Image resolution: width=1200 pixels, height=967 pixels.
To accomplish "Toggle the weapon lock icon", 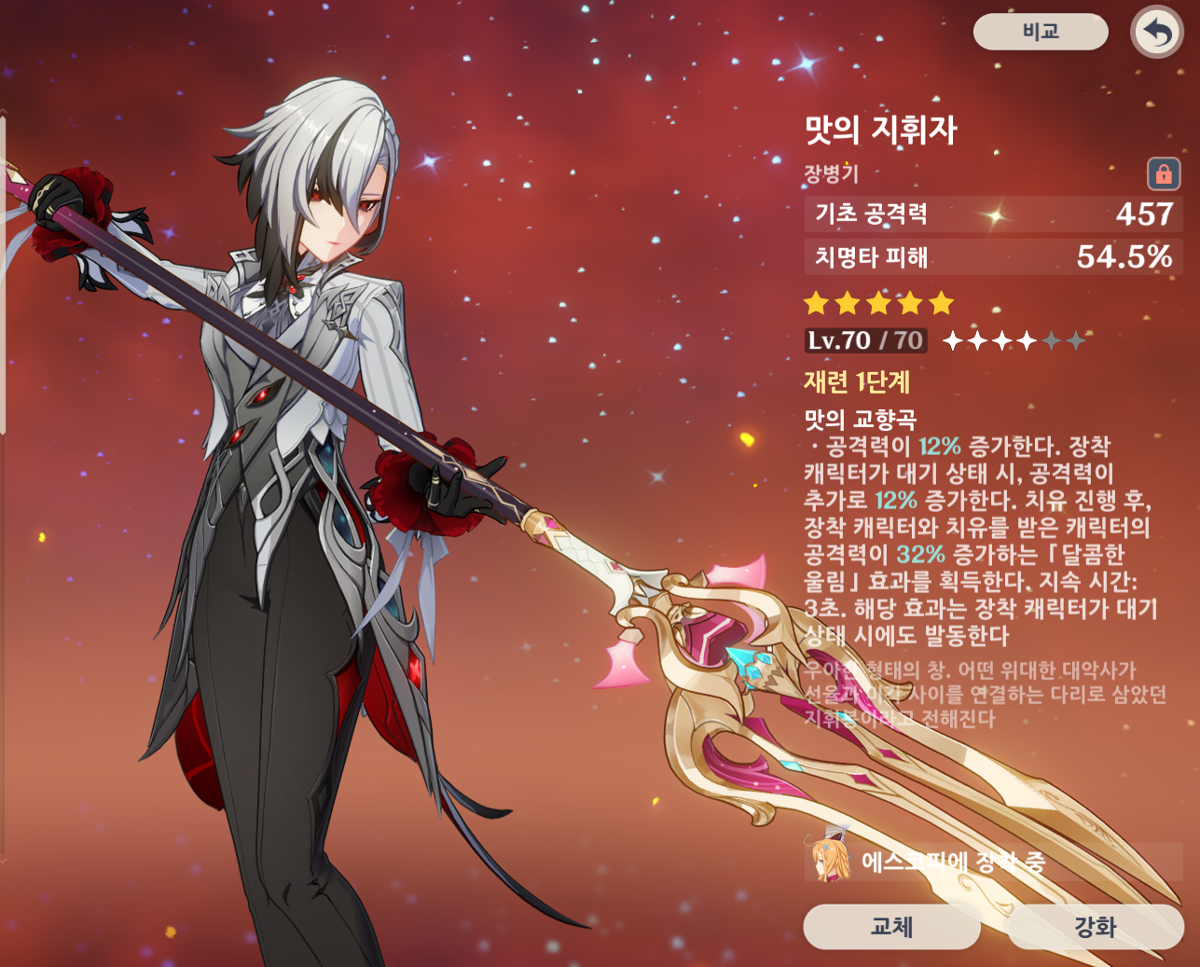I will click(1162, 174).
